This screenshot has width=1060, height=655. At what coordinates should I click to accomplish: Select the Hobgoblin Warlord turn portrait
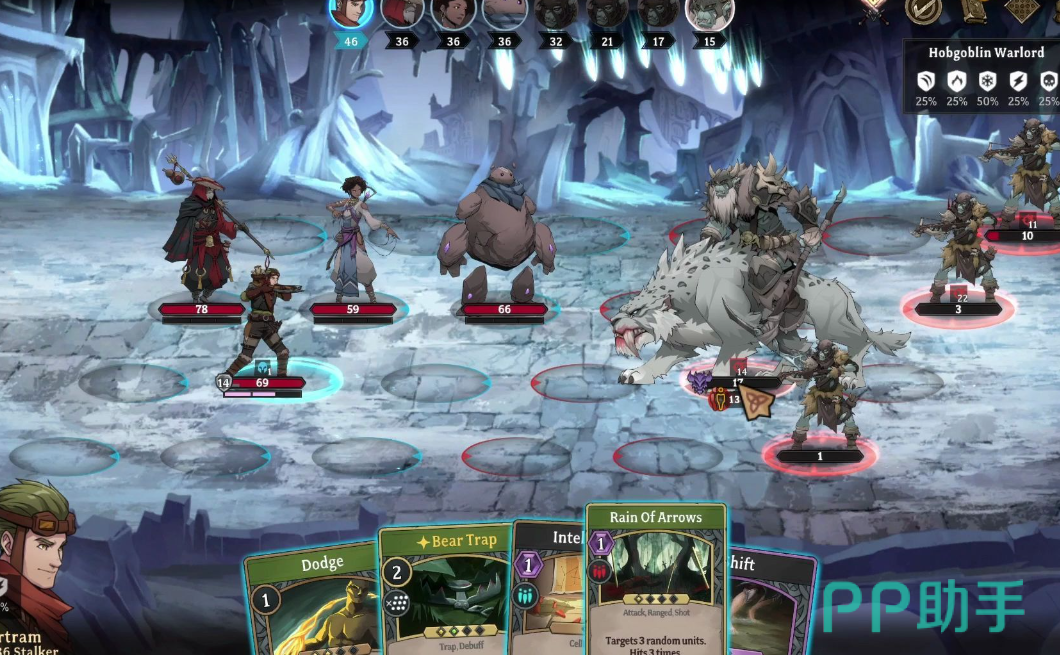click(x=709, y=12)
